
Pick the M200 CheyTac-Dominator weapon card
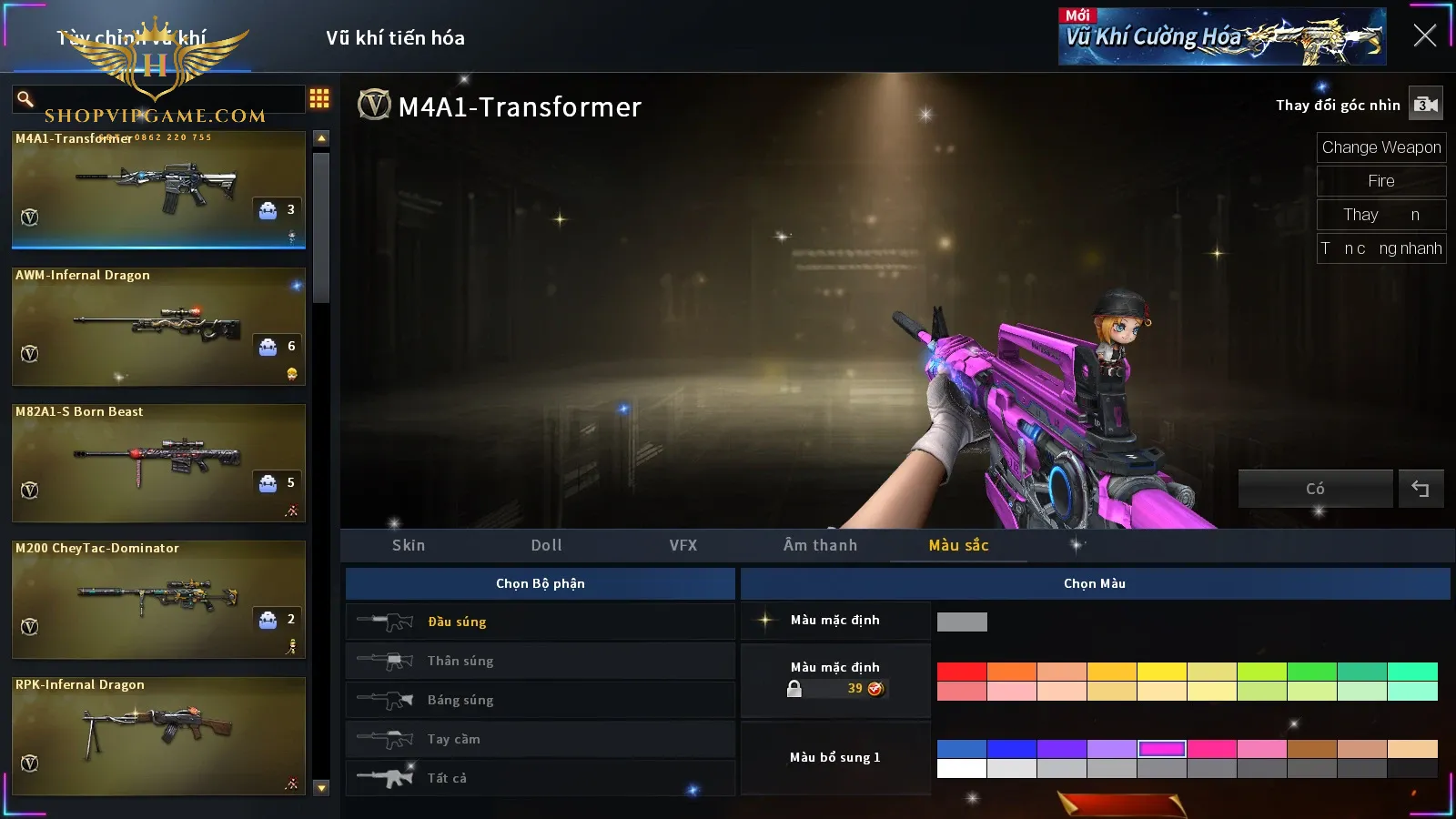[158, 599]
